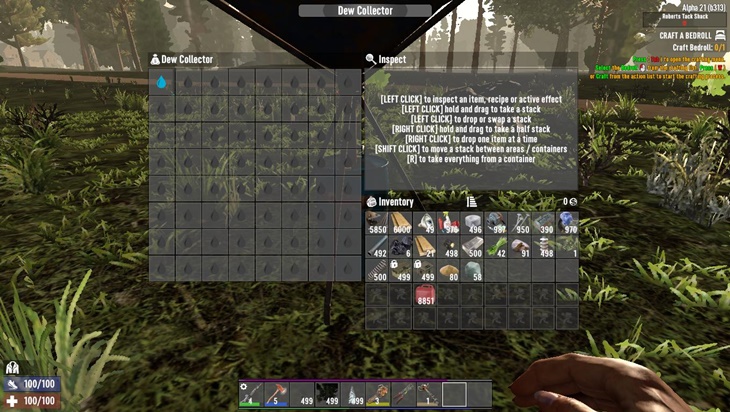Select the hotbar tool with the gear badge

pos(249,394)
